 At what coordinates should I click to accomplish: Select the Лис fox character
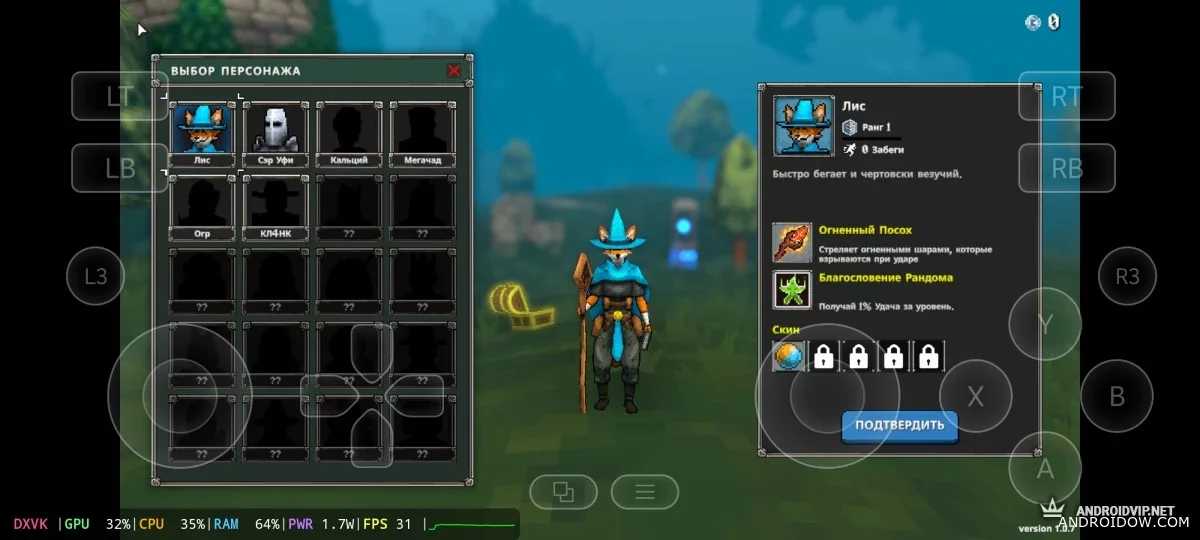click(203, 133)
